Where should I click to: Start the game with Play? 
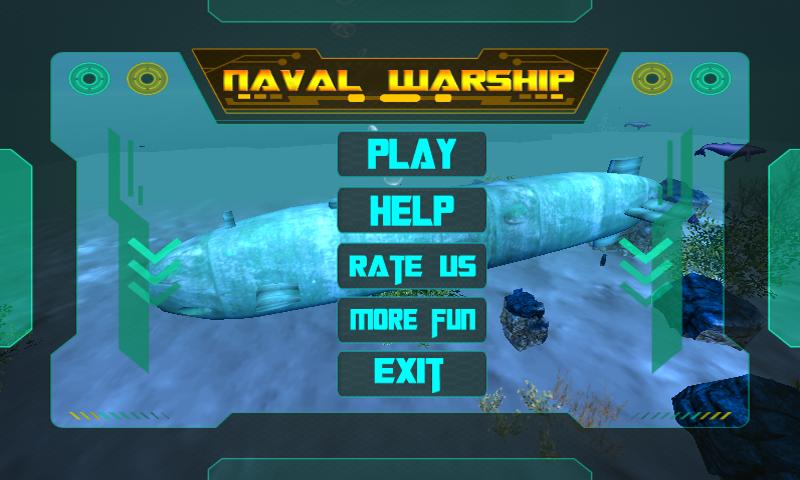[412, 154]
